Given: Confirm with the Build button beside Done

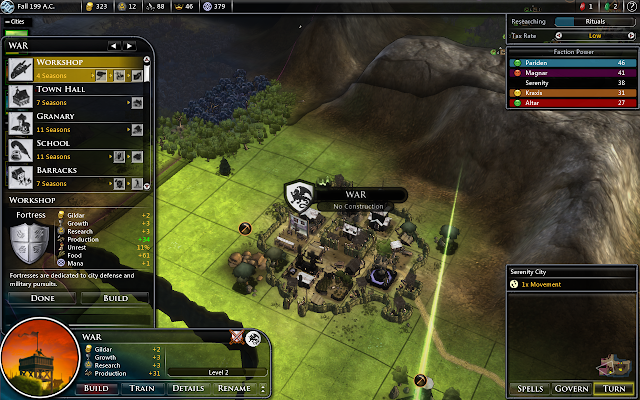Looking at the screenshot, I should [113, 298].
